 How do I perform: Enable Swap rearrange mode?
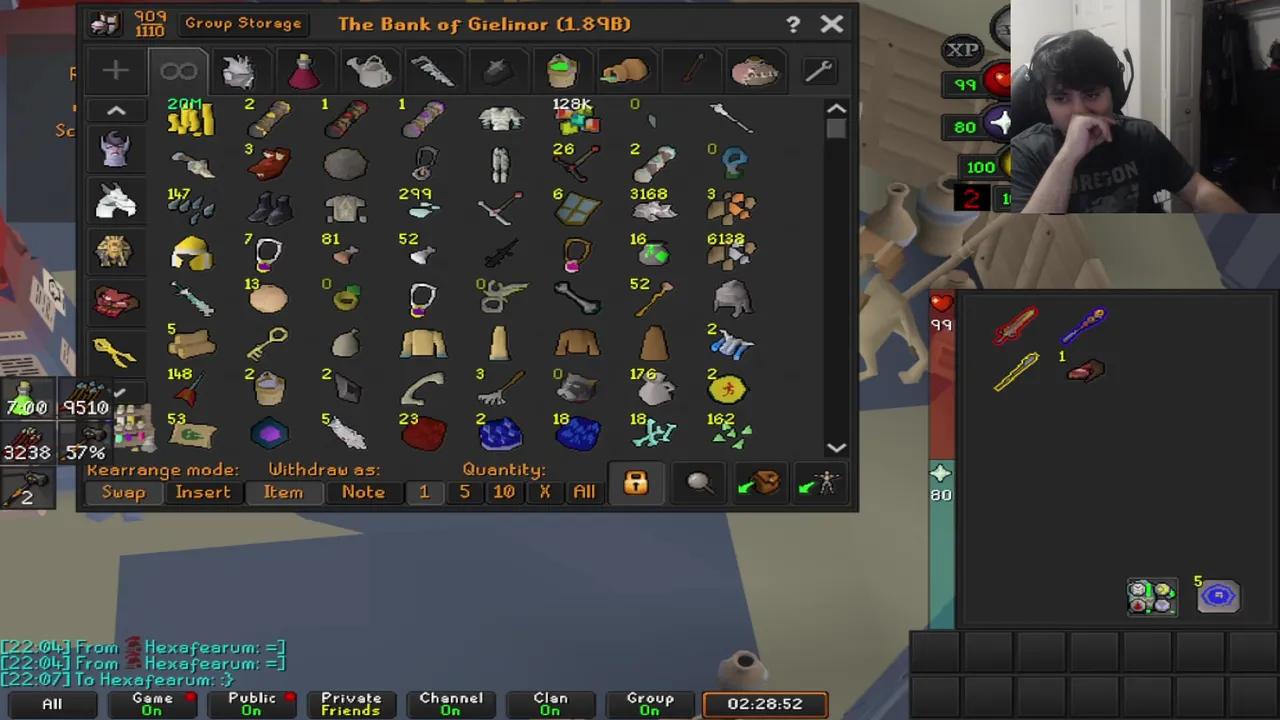(123, 491)
